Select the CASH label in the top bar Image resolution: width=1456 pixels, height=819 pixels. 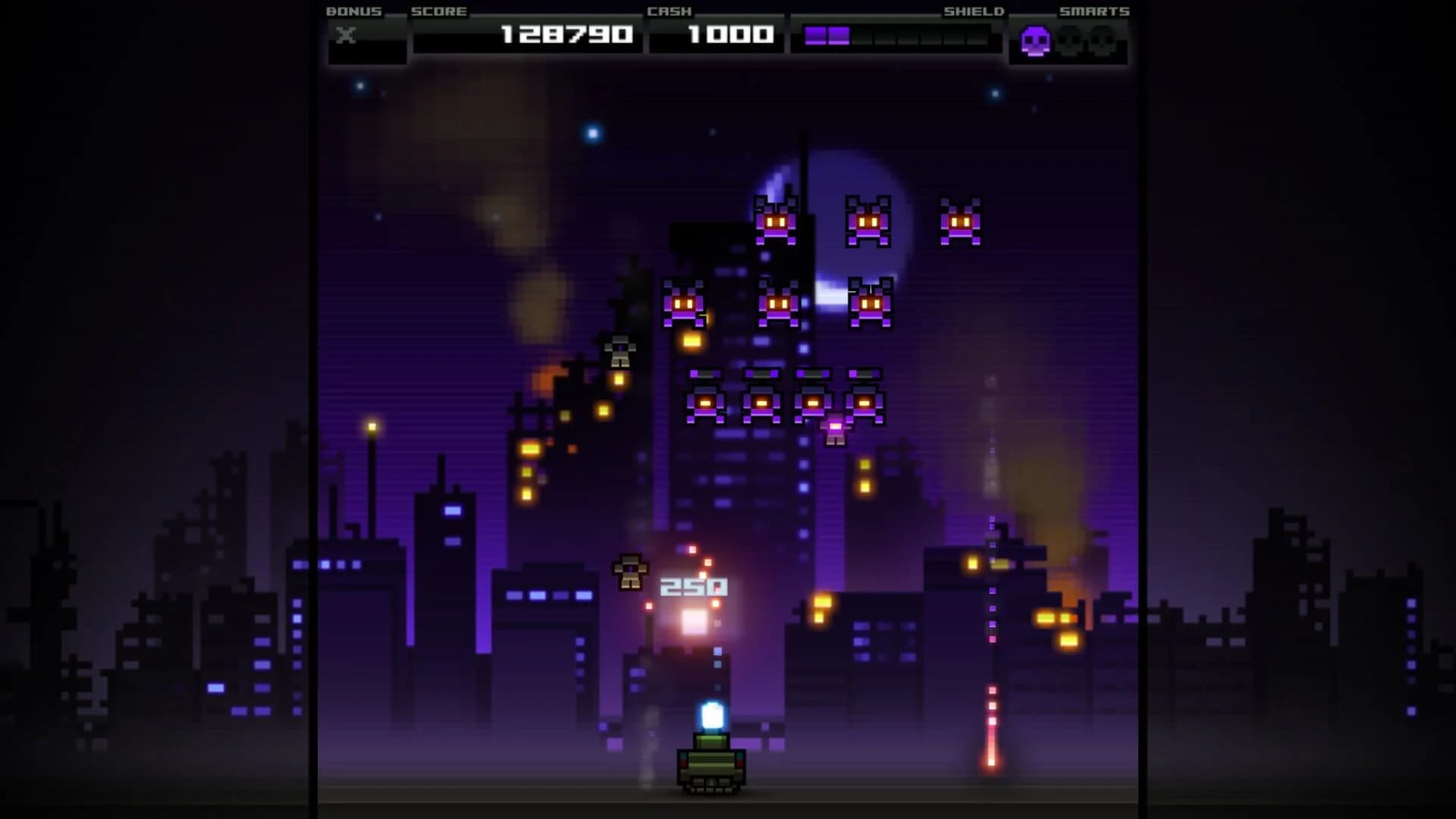click(x=667, y=11)
